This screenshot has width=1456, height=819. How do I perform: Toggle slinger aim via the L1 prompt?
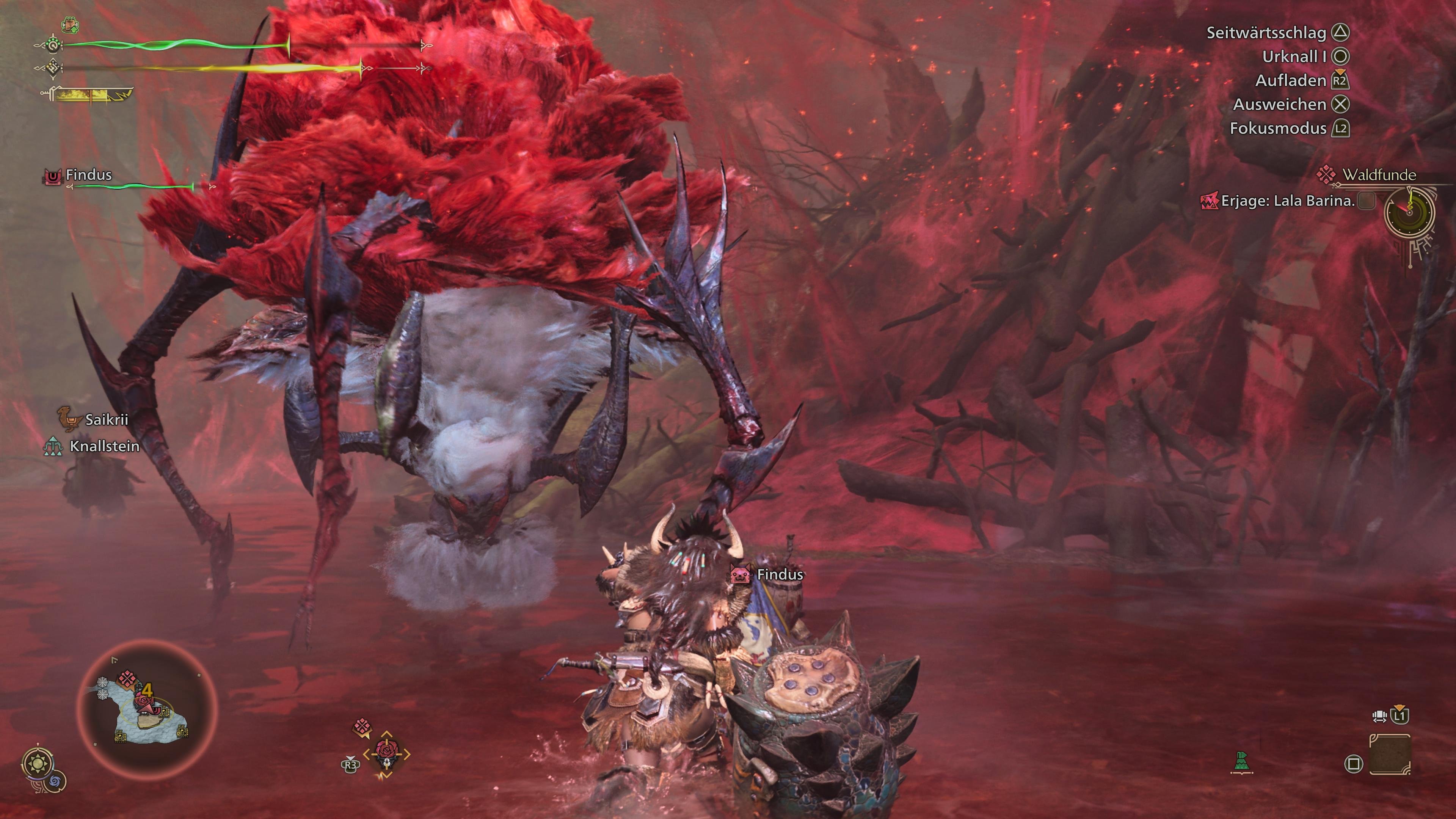[1400, 717]
